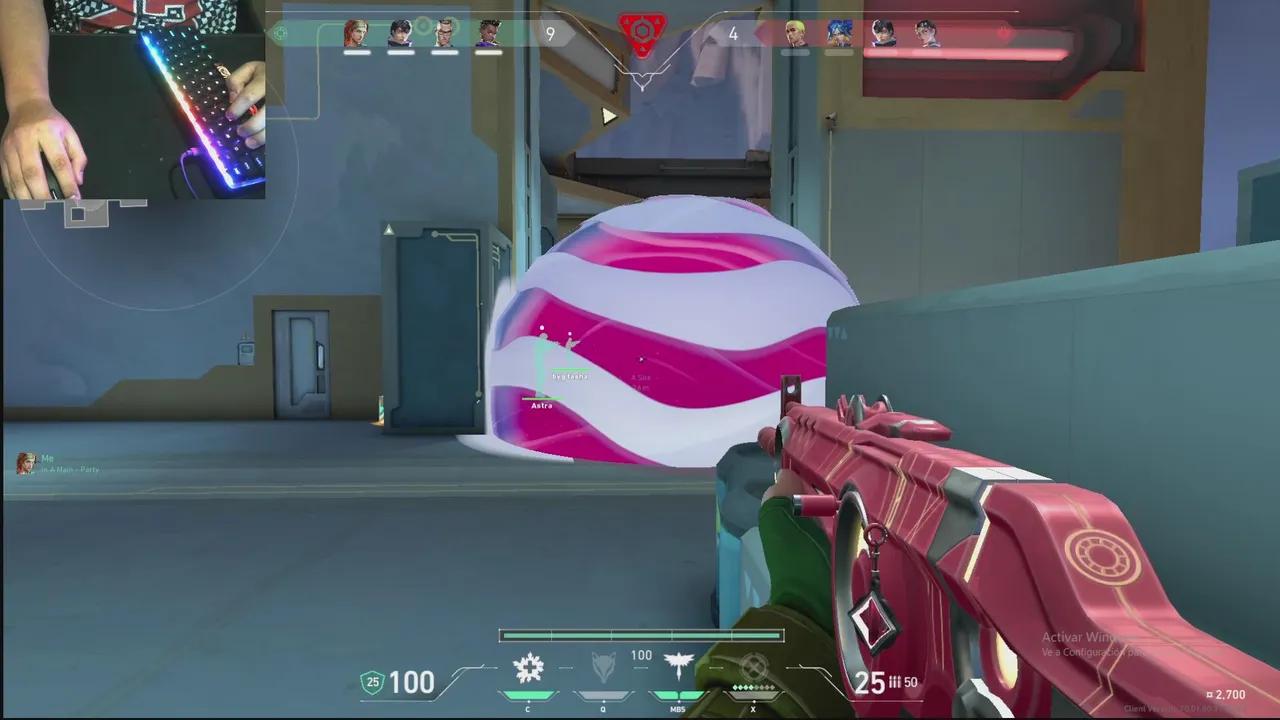Click the ally team score showing 9
1280x720 pixels.
coord(549,33)
